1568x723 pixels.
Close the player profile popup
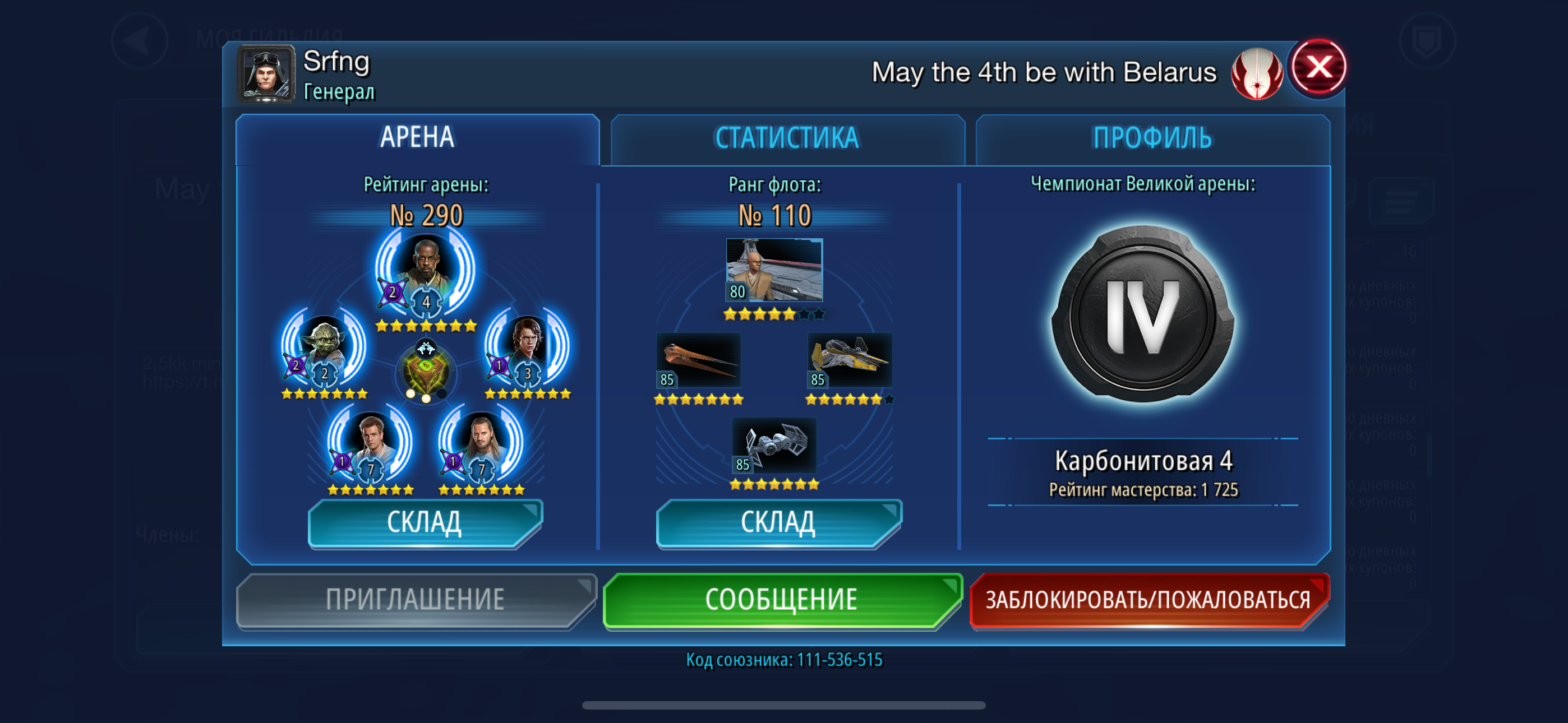pyautogui.click(x=1318, y=68)
